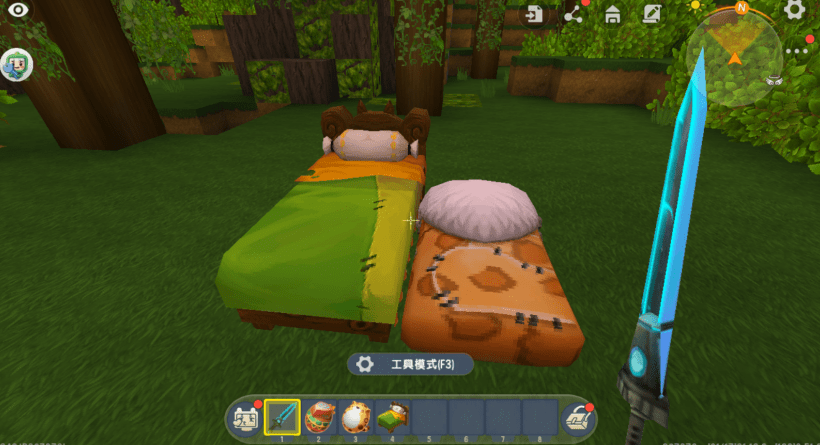Open the share menu icon
The height and width of the screenshot is (445, 820).
pyautogui.click(x=574, y=15)
